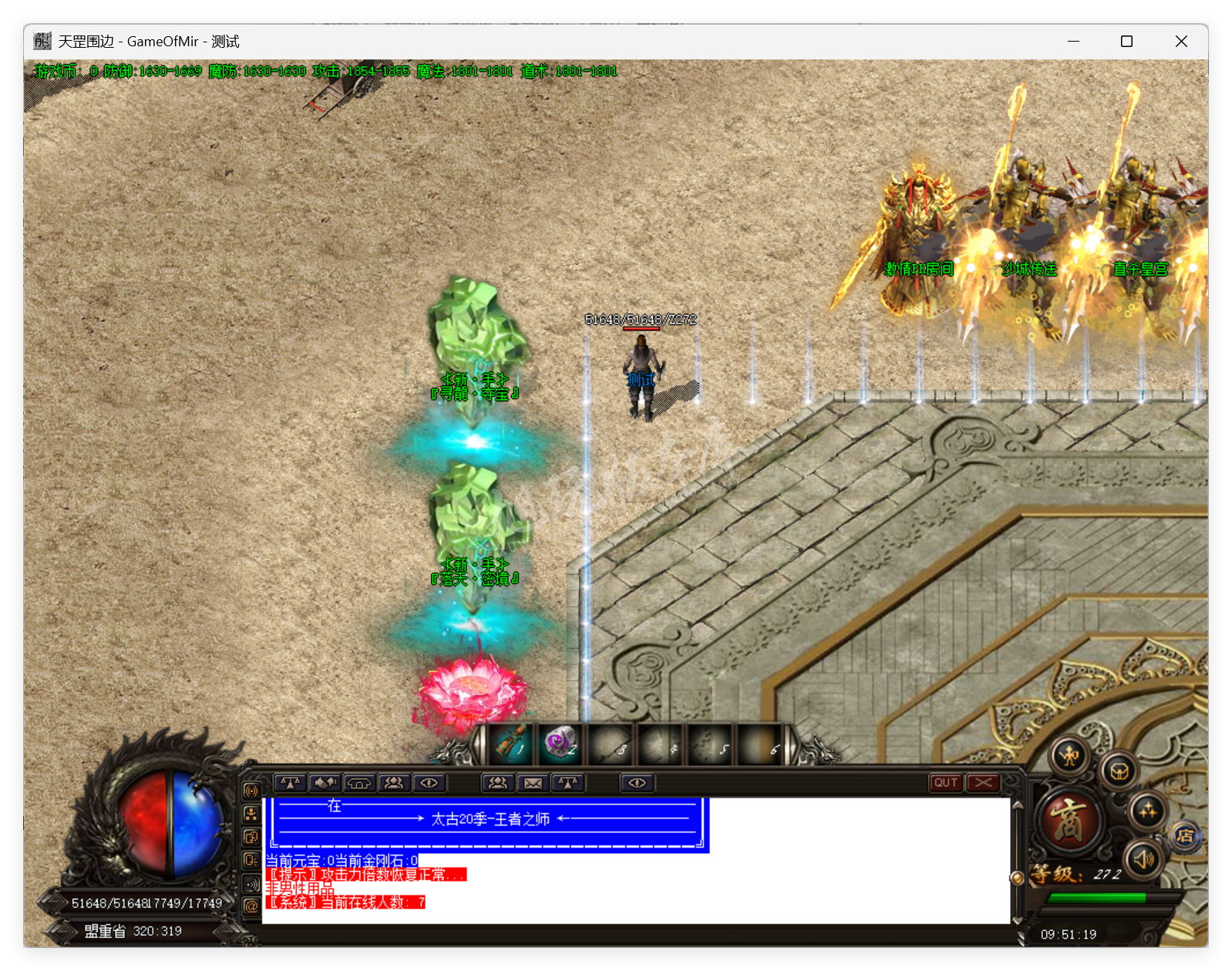Toggle the sound speaker button
Image resolution: width=1232 pixels, height=971 pixels.
pyautogui.click(x=1143, y=858)
